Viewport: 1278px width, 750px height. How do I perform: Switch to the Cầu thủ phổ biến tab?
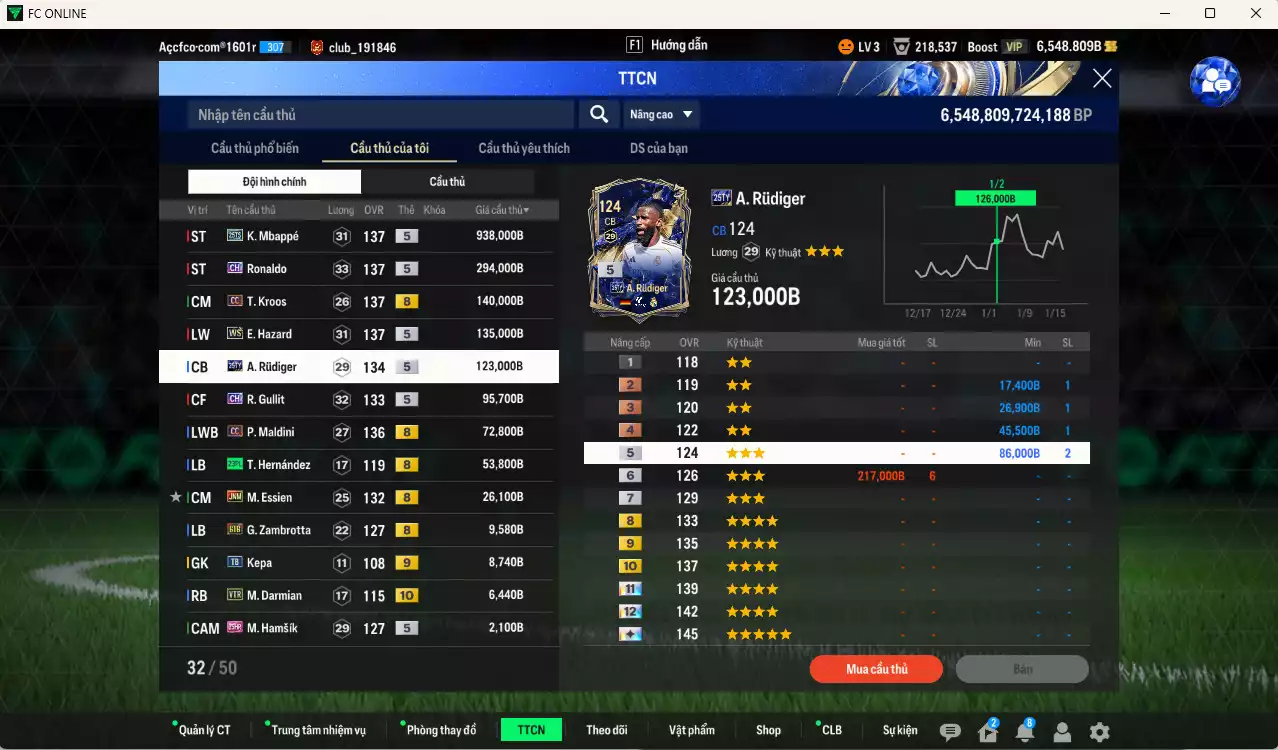(255, 148)
